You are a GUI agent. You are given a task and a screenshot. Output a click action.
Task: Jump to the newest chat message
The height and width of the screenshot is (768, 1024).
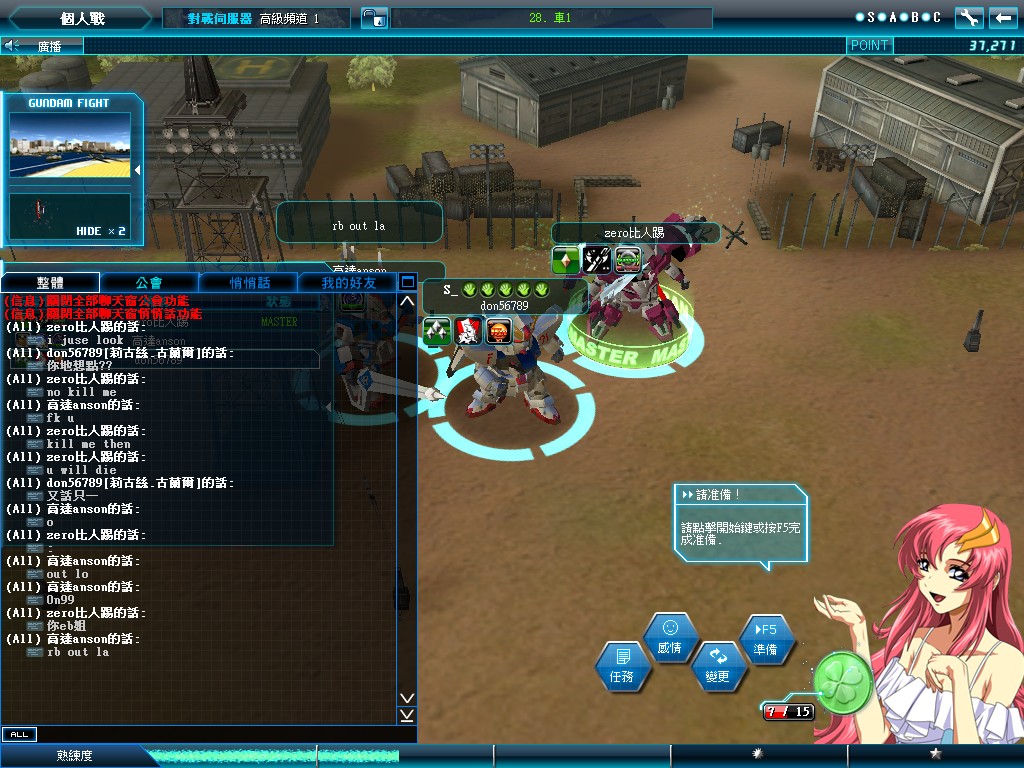click(407, 715)
